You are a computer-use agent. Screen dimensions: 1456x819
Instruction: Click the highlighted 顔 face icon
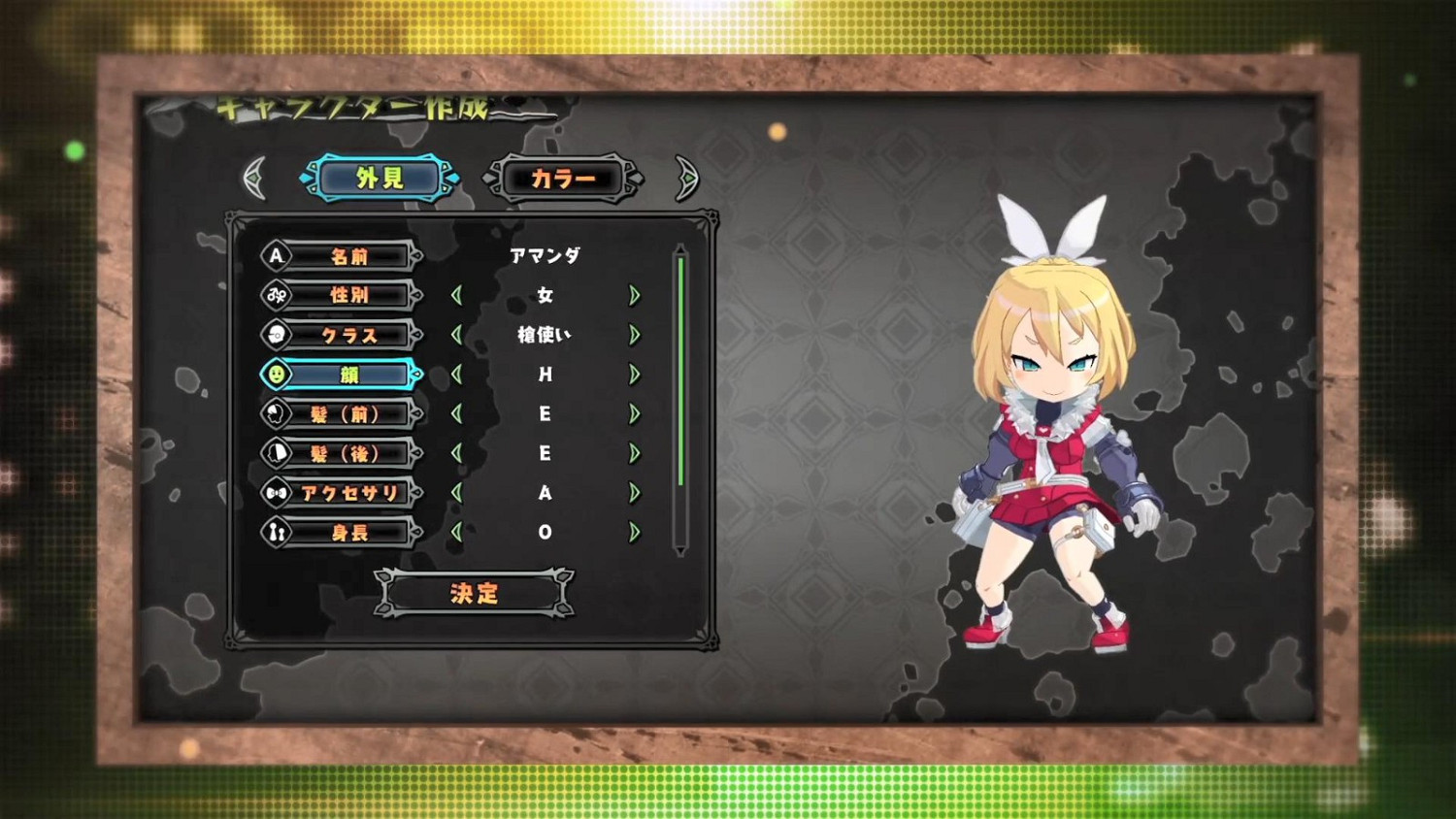[x=276, y=375]
